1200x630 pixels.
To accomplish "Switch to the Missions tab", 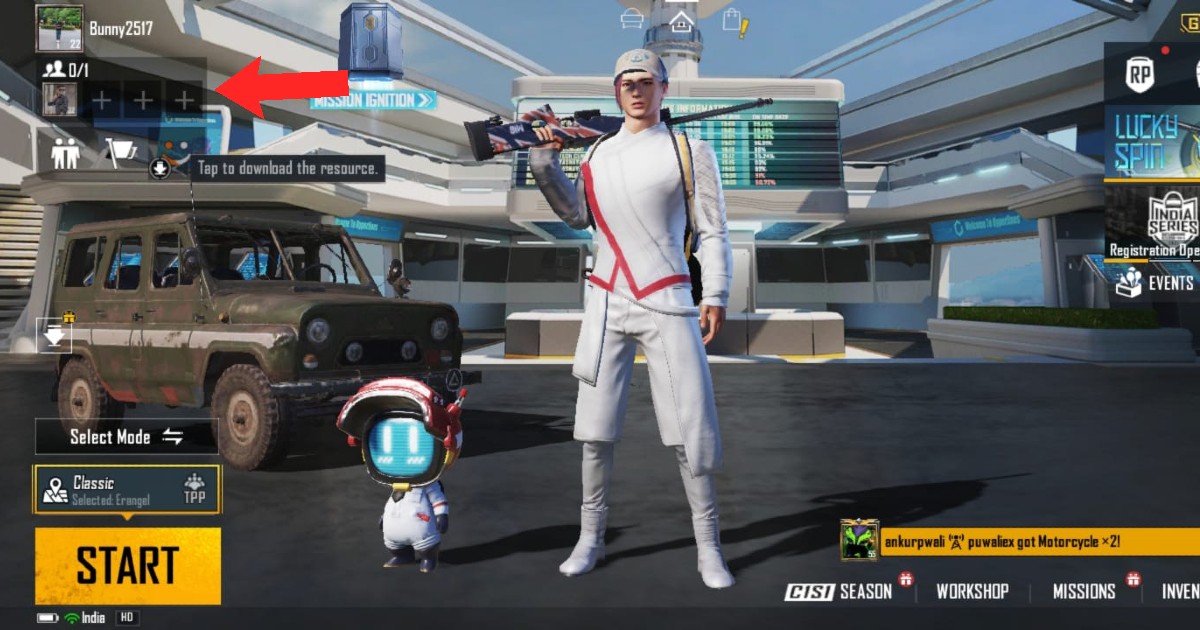I will [1084, 591].
